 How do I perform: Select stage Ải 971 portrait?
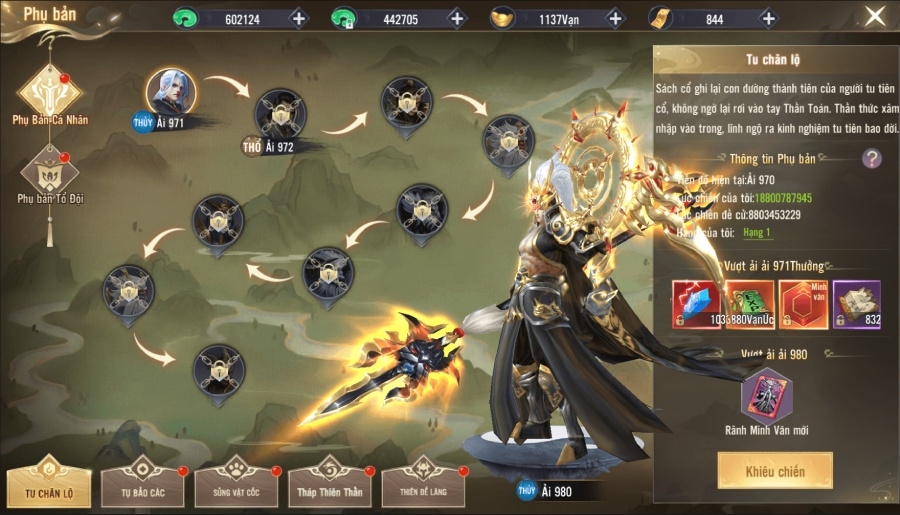tap(170, 94)
